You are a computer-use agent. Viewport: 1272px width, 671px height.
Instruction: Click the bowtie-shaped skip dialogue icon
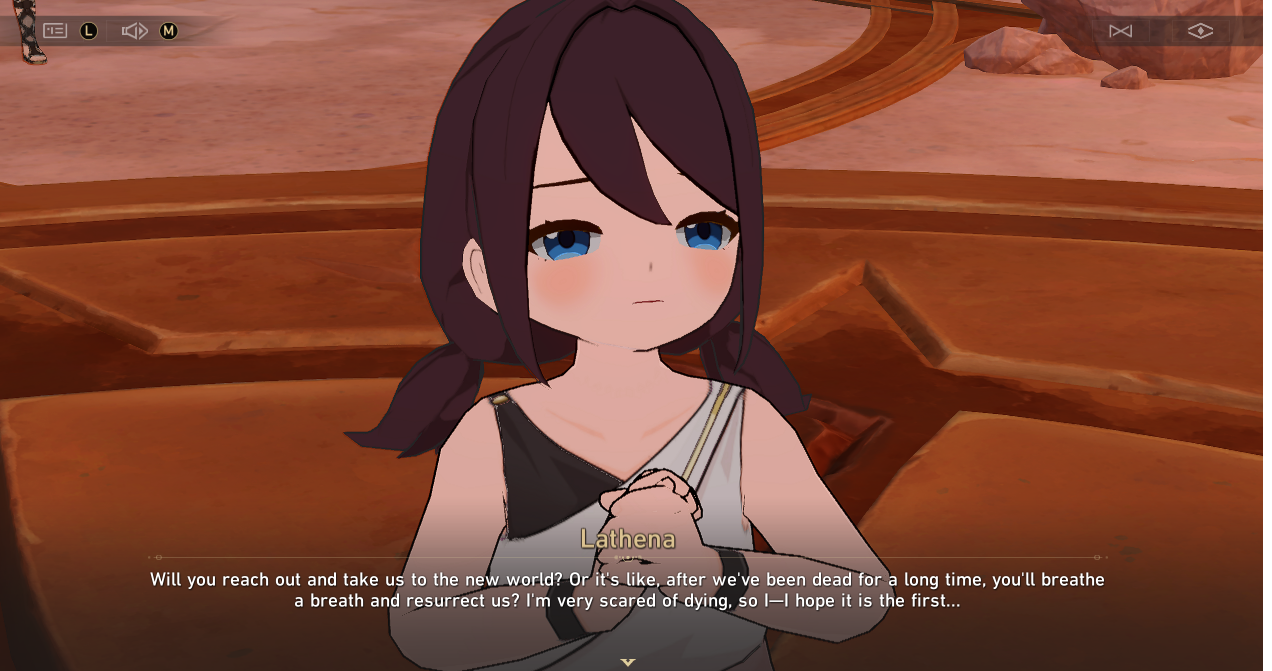[x=1120, y=31]
